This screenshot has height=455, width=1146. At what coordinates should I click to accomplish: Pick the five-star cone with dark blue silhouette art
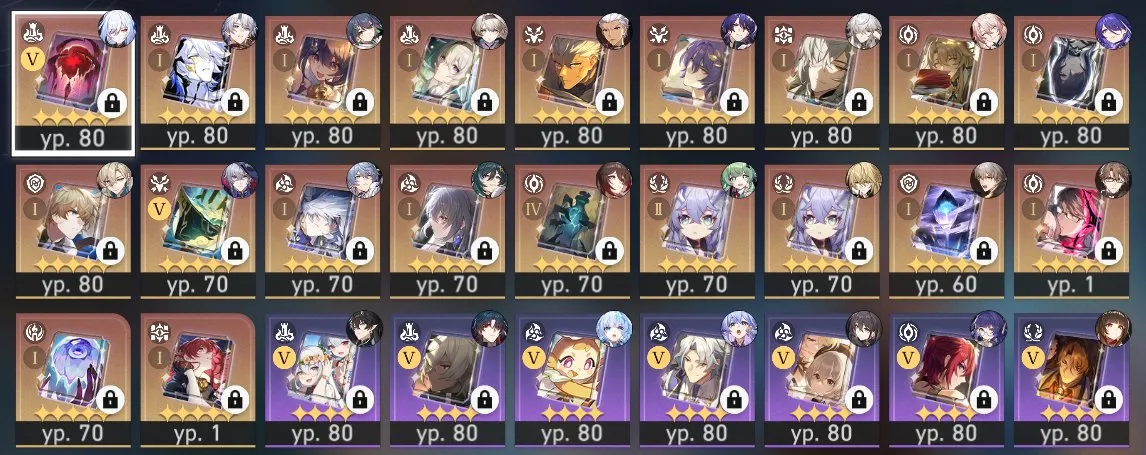pos(1074,80)
